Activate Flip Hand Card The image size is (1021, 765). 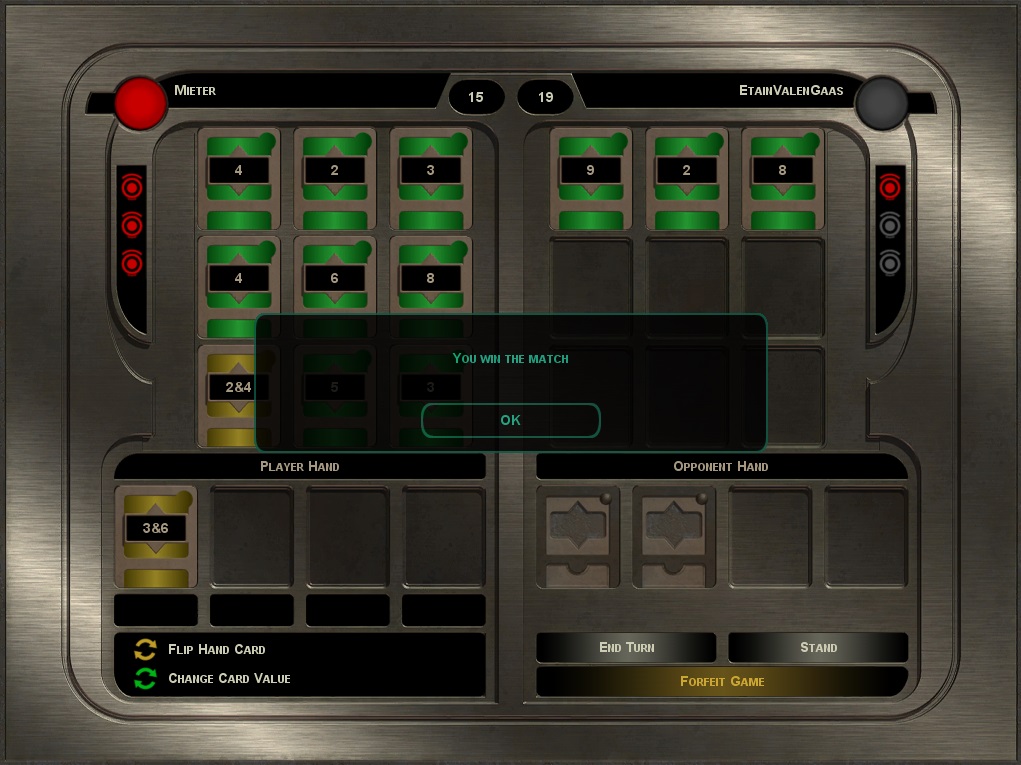[216, 649]
